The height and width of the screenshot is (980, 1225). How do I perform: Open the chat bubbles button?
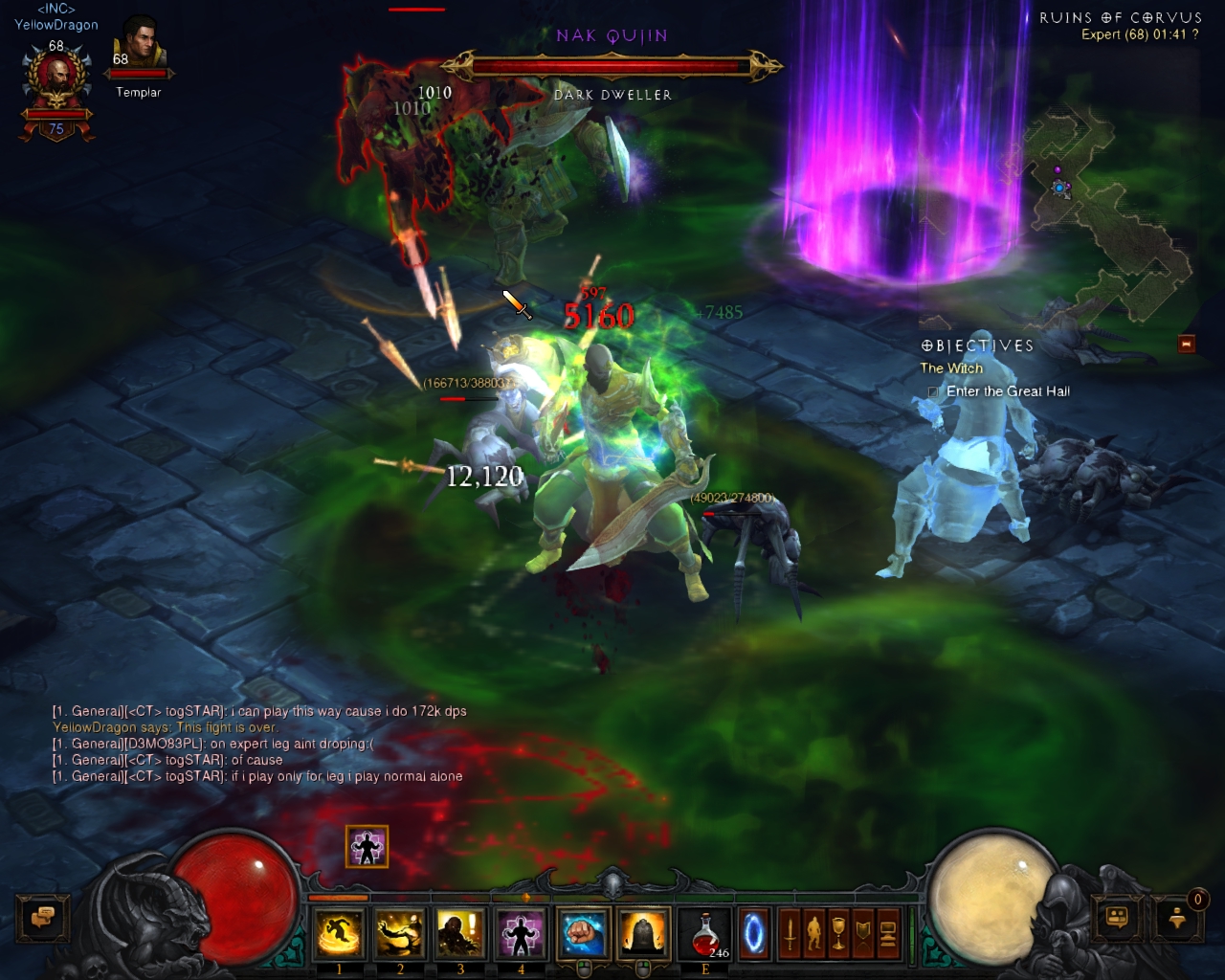(42, 919)
